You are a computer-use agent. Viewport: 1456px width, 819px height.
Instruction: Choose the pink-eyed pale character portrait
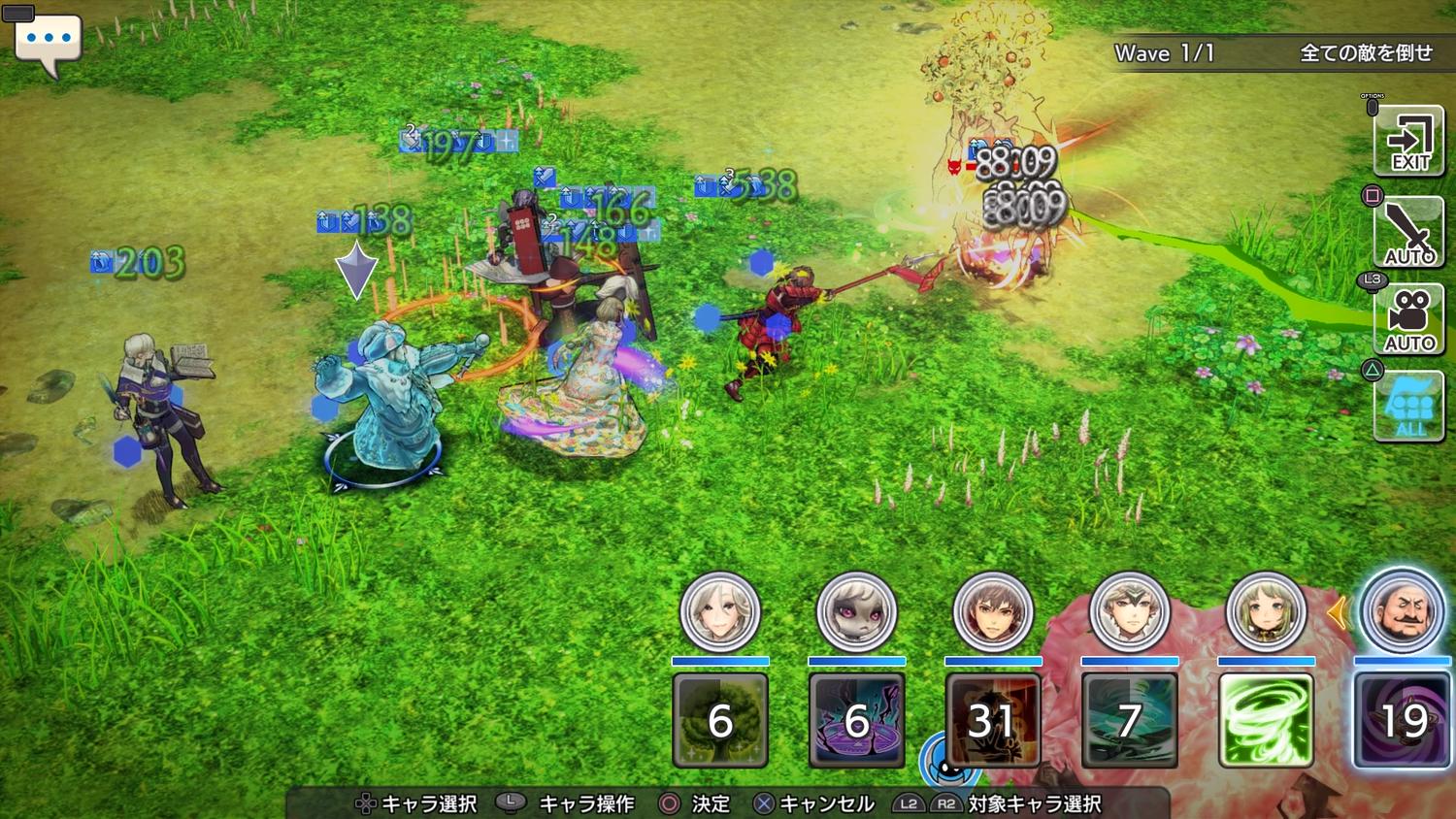856,612
